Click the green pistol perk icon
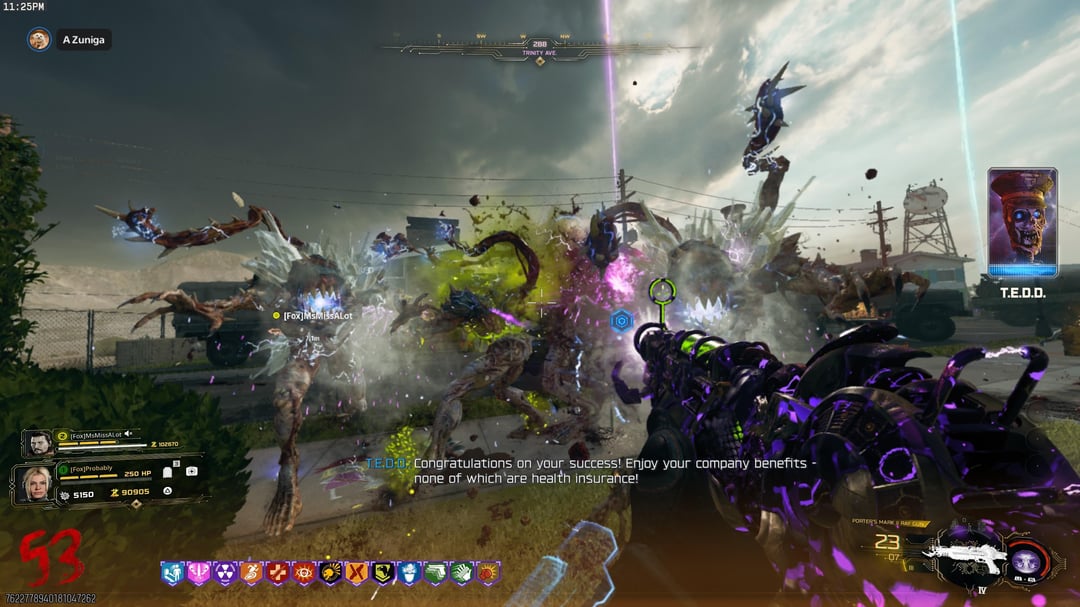Viewport: 1080px width, 607px height. 435,573
